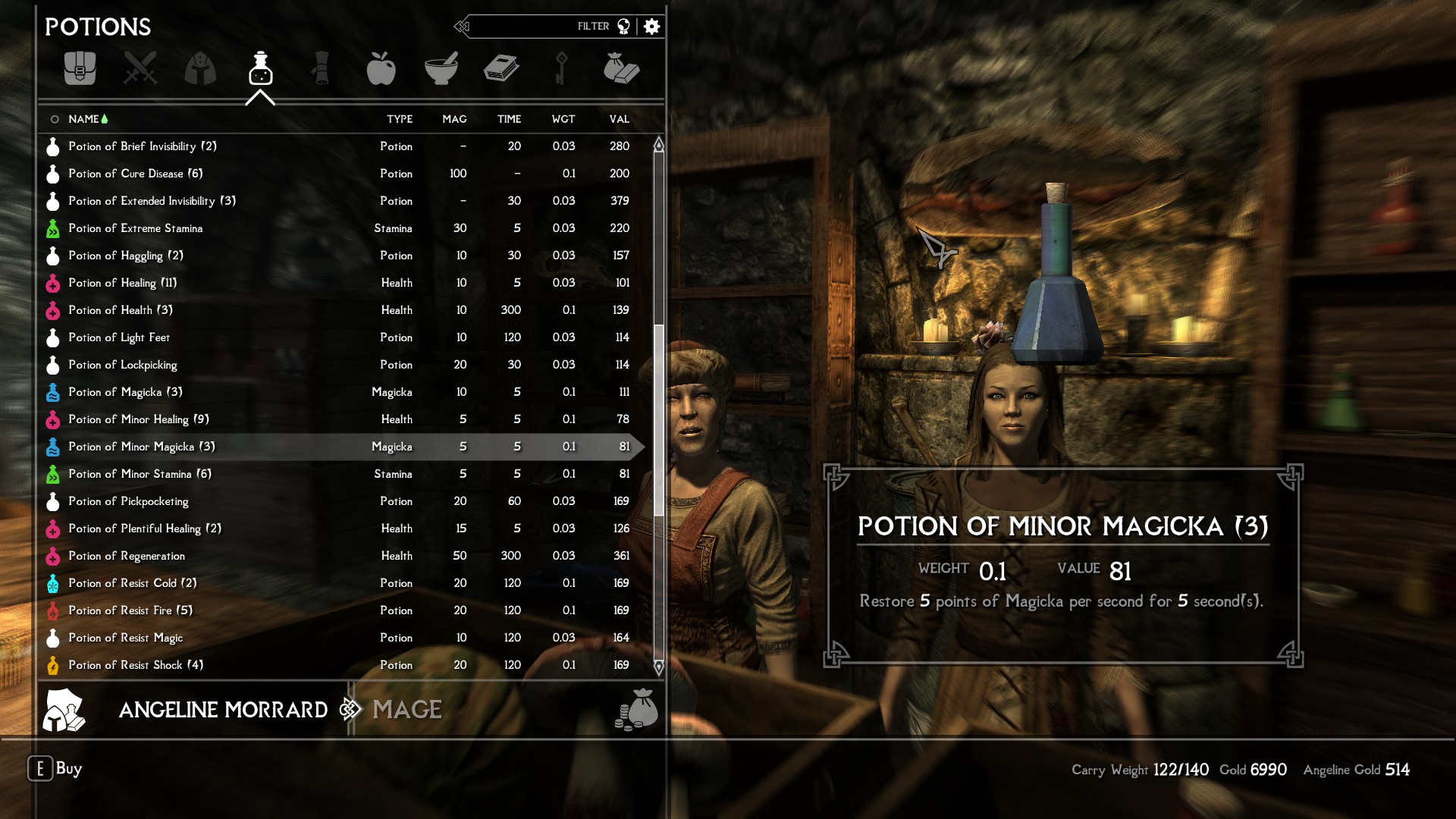Image resolution: width=1456 pixels, height=819 pixels.
Task: Select the Potion of Healing entry
Action: (x=121, y=283)
